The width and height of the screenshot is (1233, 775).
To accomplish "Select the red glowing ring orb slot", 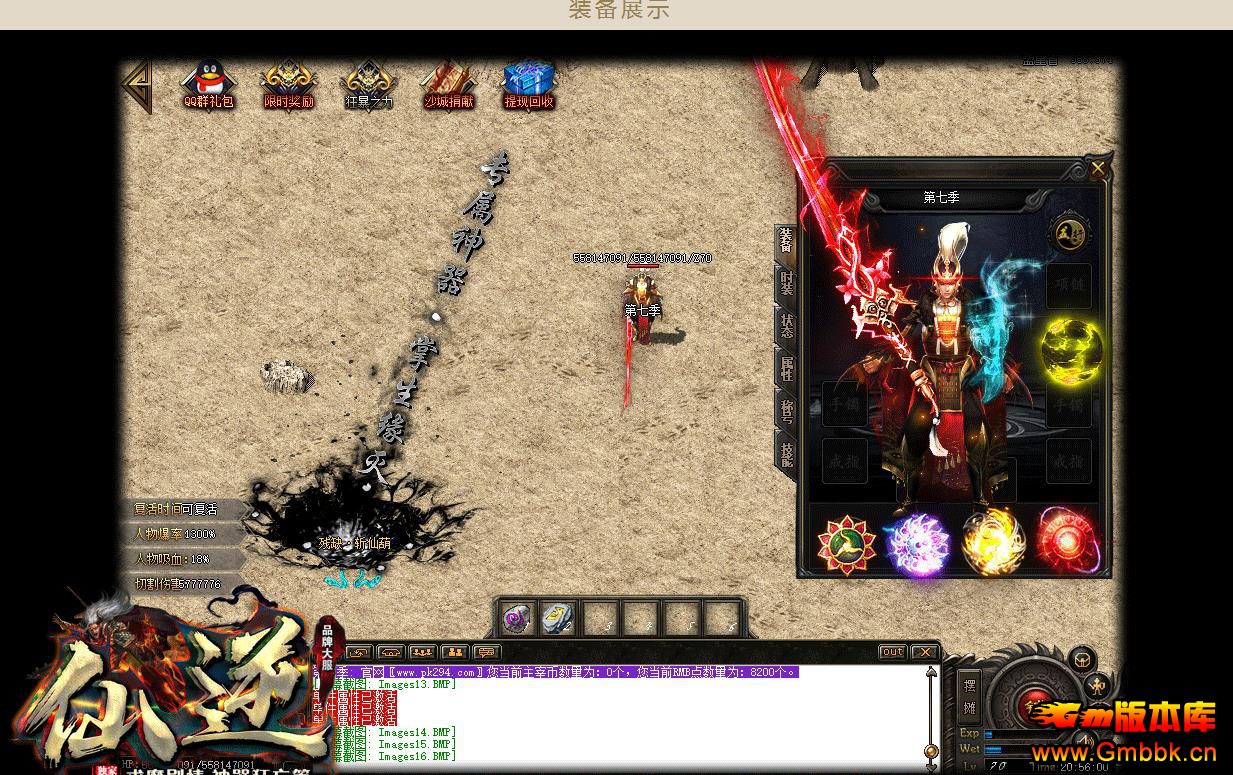I will [1067, 544].
